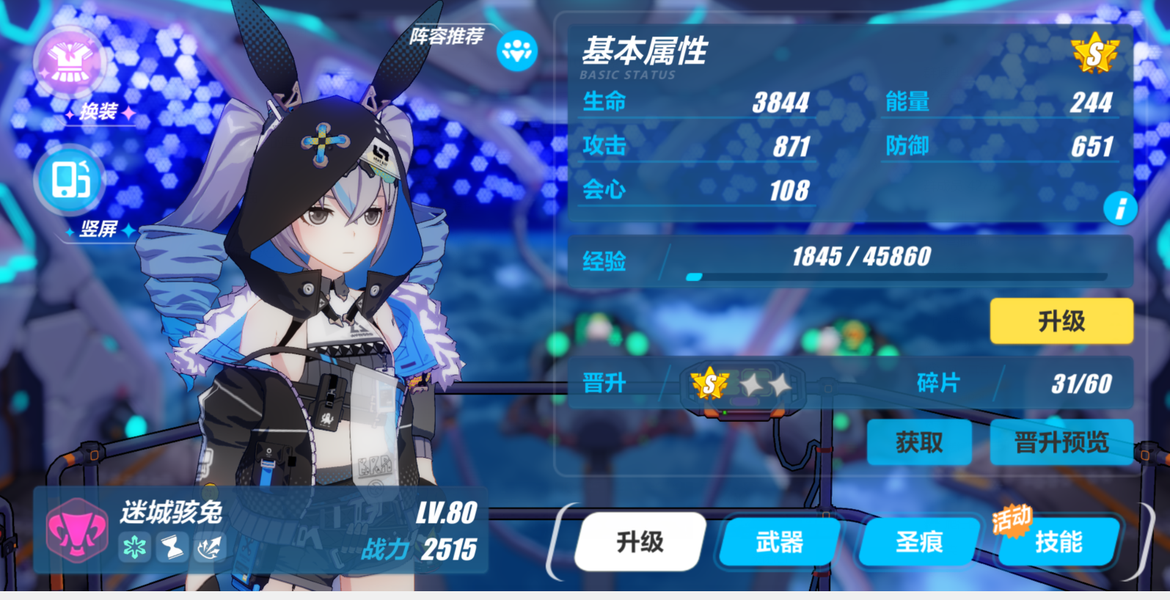The width and height of the screenshot is (1170, 600).
Task: Click the S-rank star badge in the status header
Action: [1094, 53]
